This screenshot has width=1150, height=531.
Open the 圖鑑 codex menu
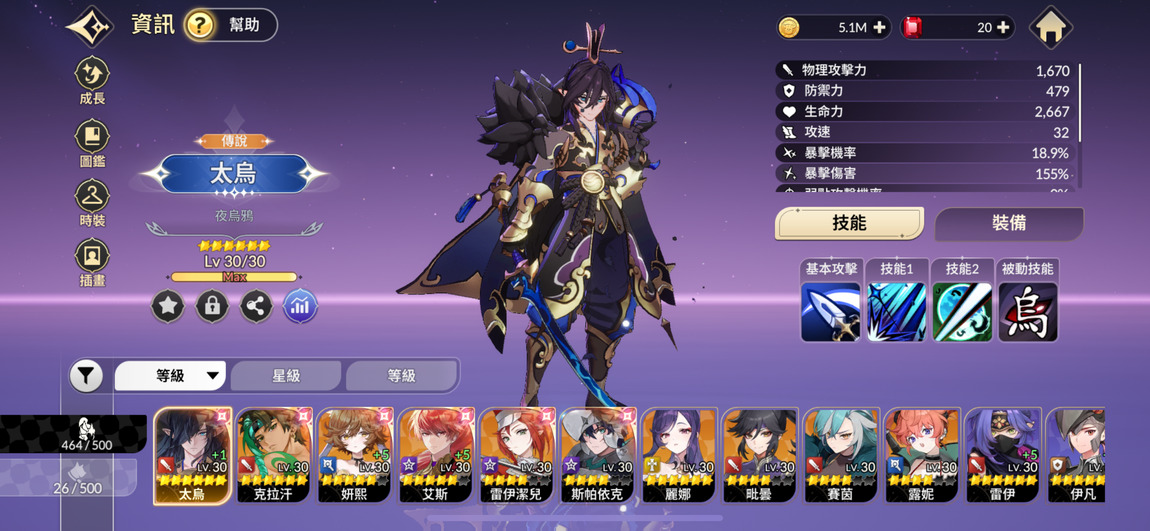tap(92, 143)
